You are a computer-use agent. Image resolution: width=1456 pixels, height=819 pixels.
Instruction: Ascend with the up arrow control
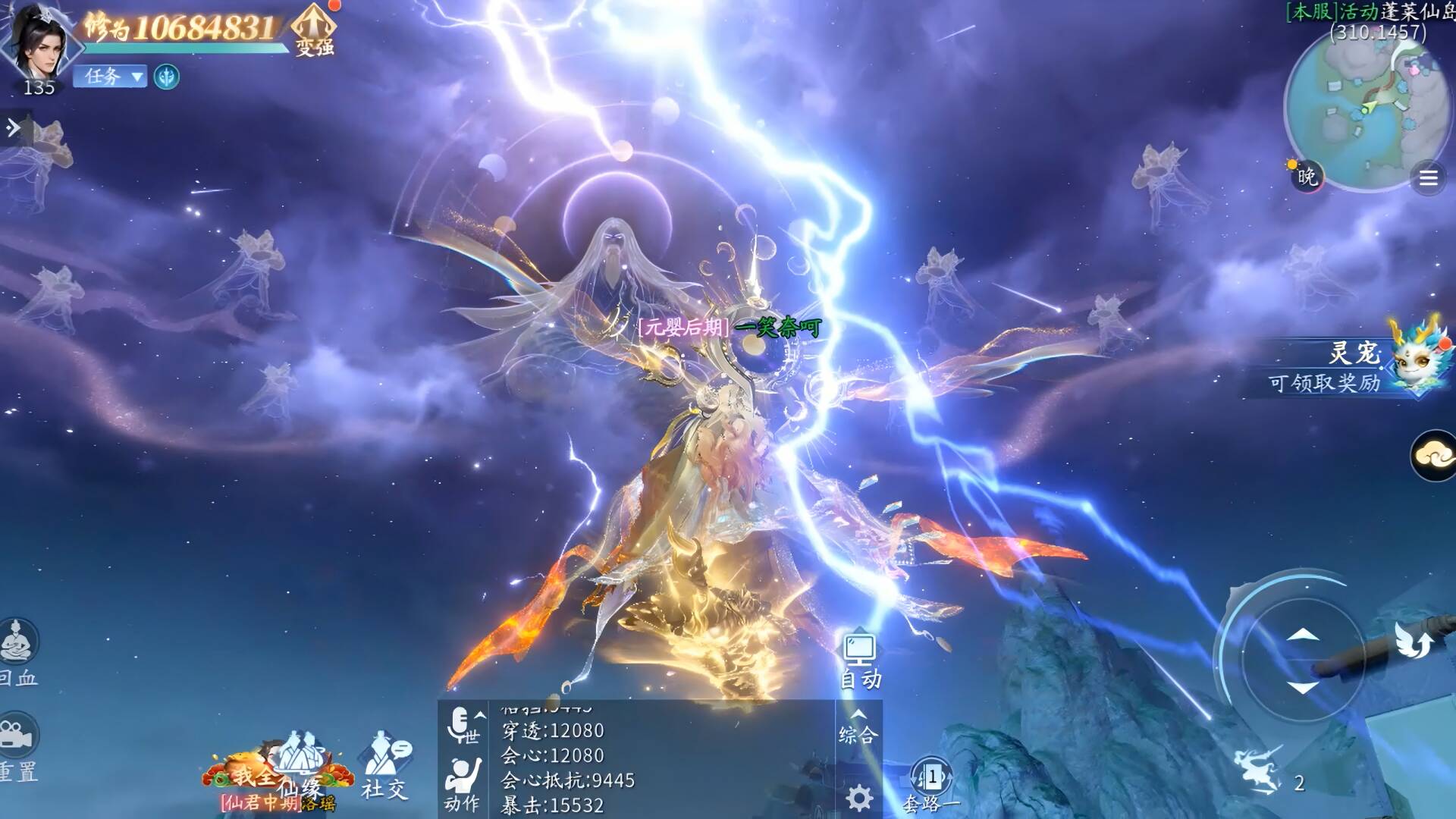click(1302, 634)
